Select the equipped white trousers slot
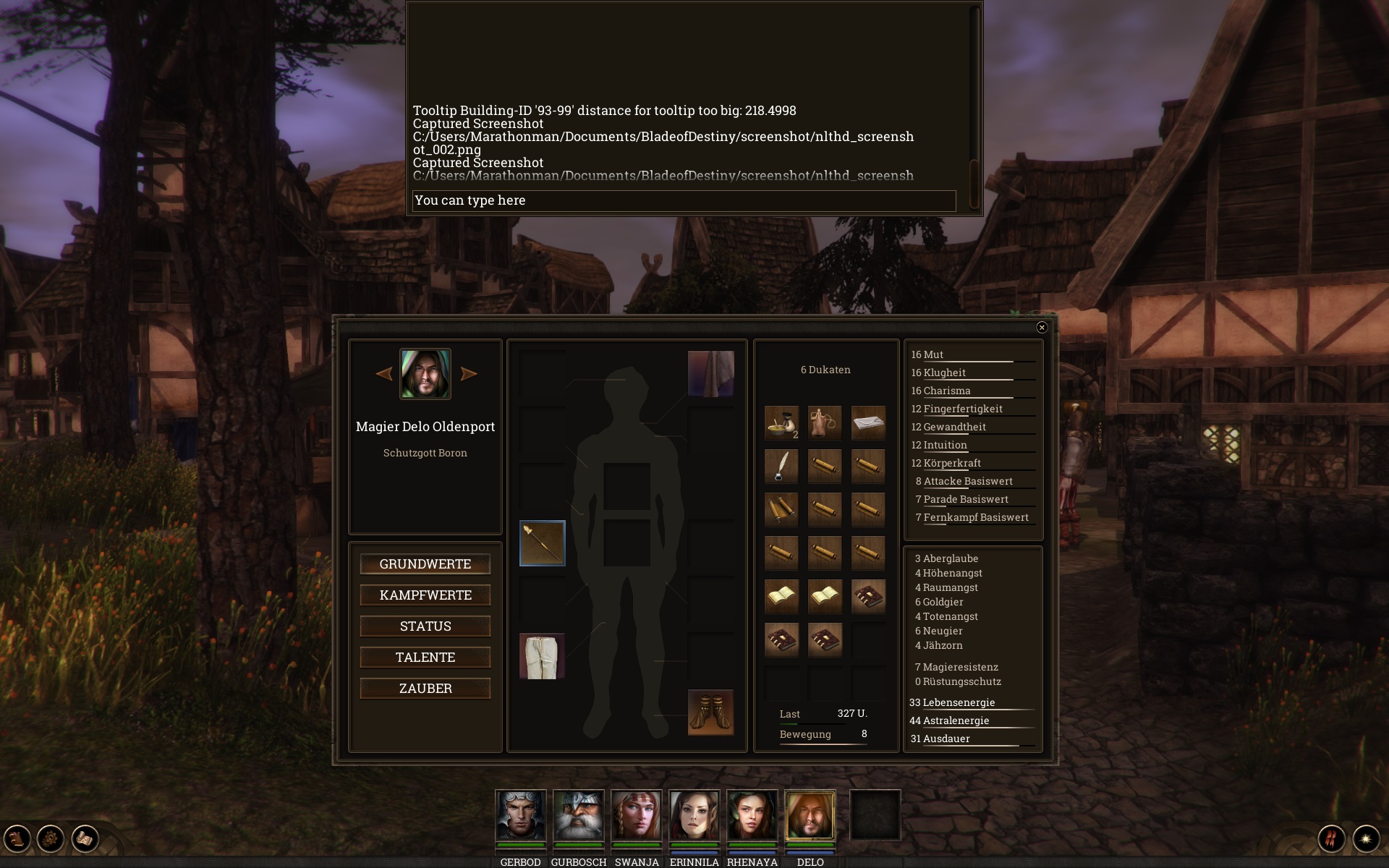 pos(543,656)
